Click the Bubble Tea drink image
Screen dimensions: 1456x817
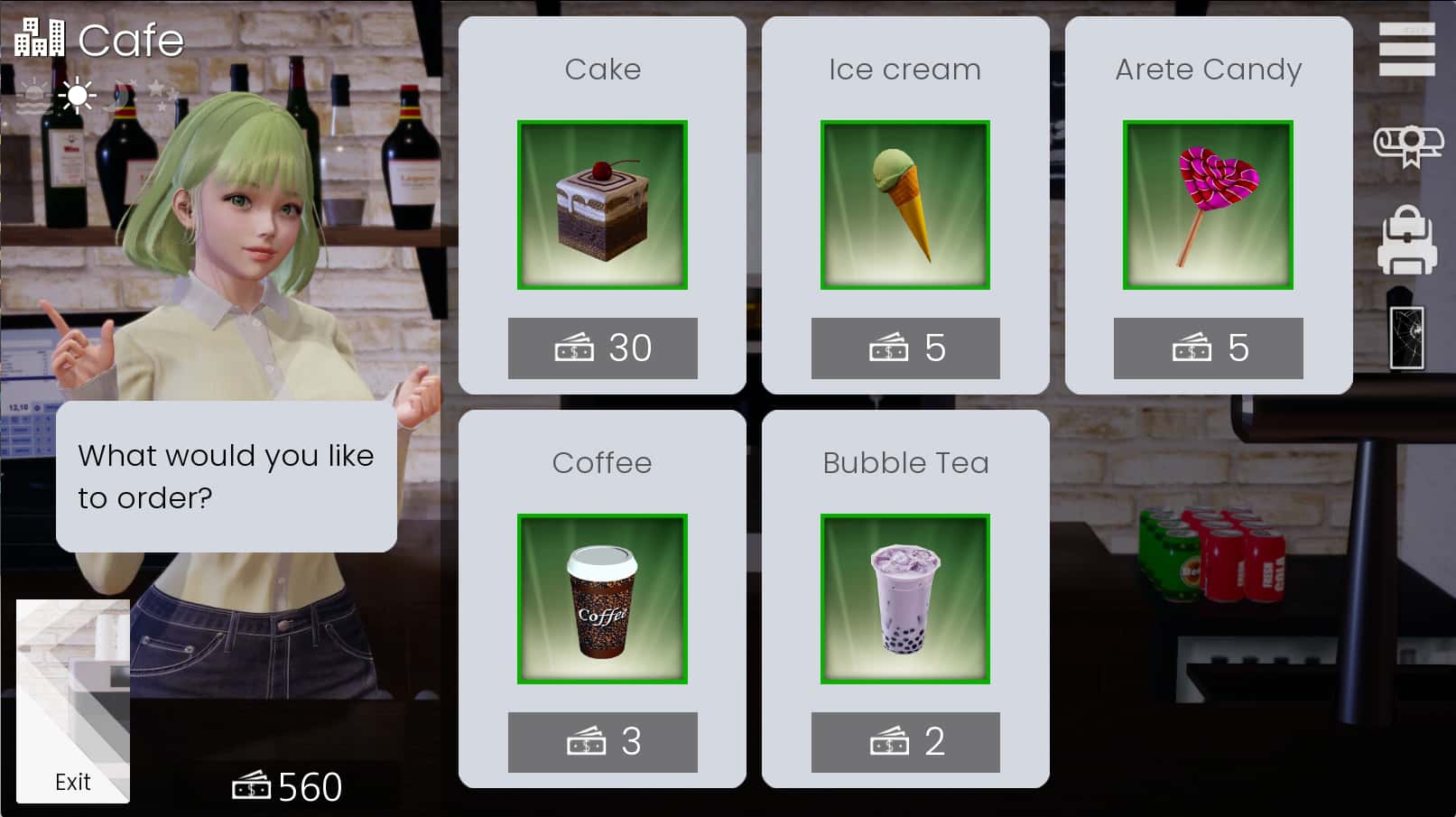coord(905,599)
